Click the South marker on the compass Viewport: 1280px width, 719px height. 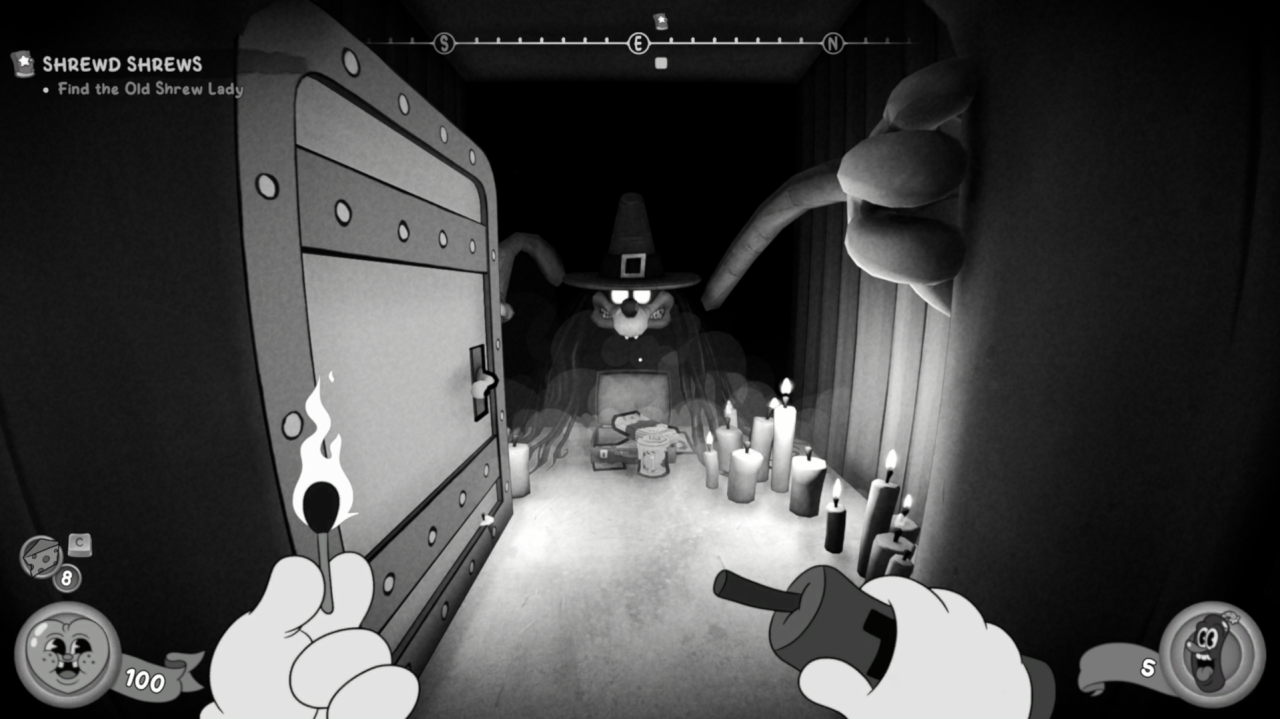coord(444,43)
